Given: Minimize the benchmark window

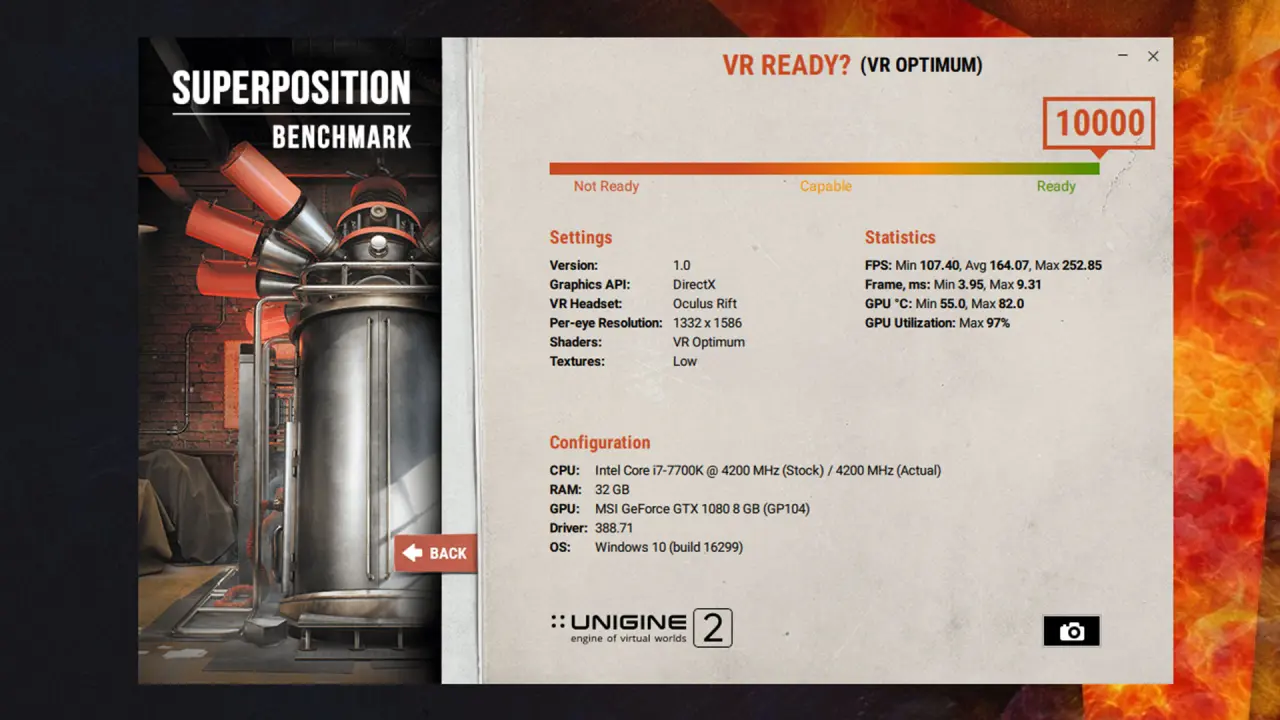Looking at the screenshot, I should (x=1121, y=57).
